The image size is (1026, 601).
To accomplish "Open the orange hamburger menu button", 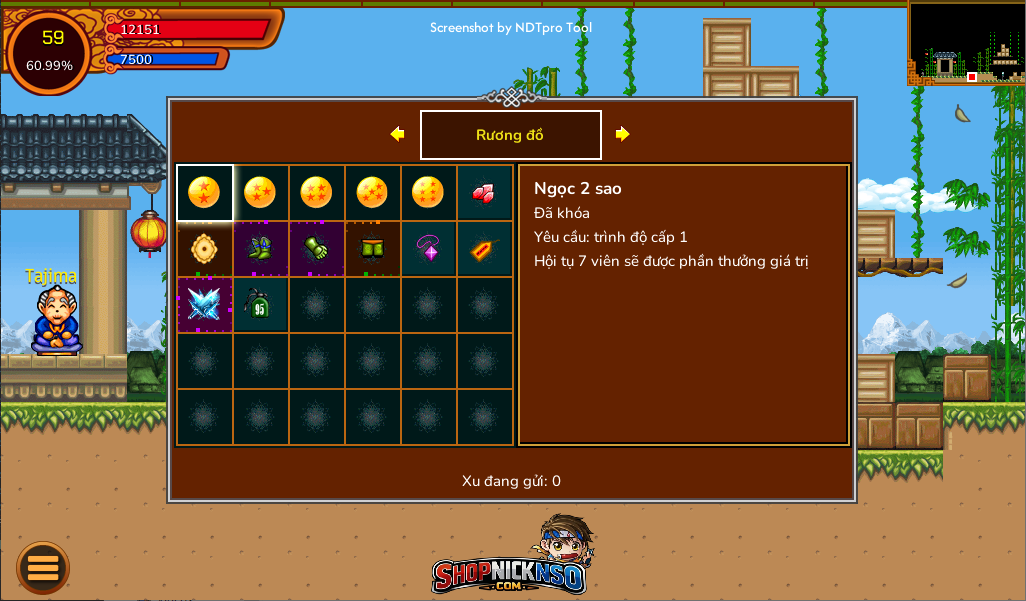I will [x=43, y=567].
